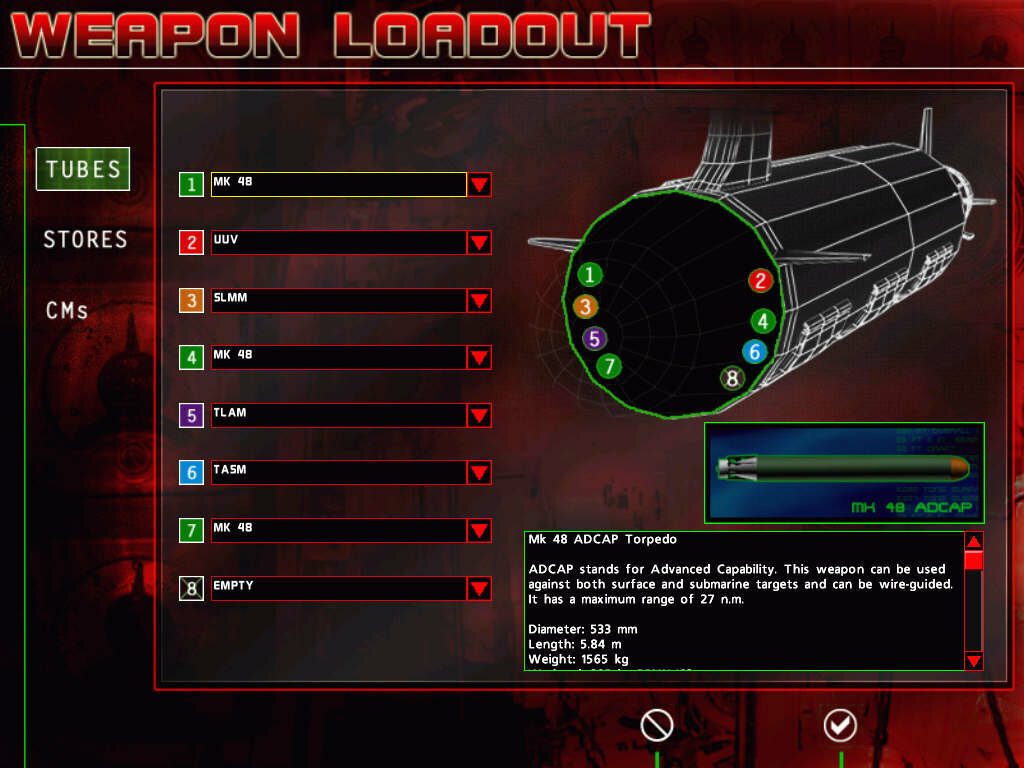1024x768 pixels.
Task: Pick the orange tube 3 circle on diagram
Action: [586, 307]
